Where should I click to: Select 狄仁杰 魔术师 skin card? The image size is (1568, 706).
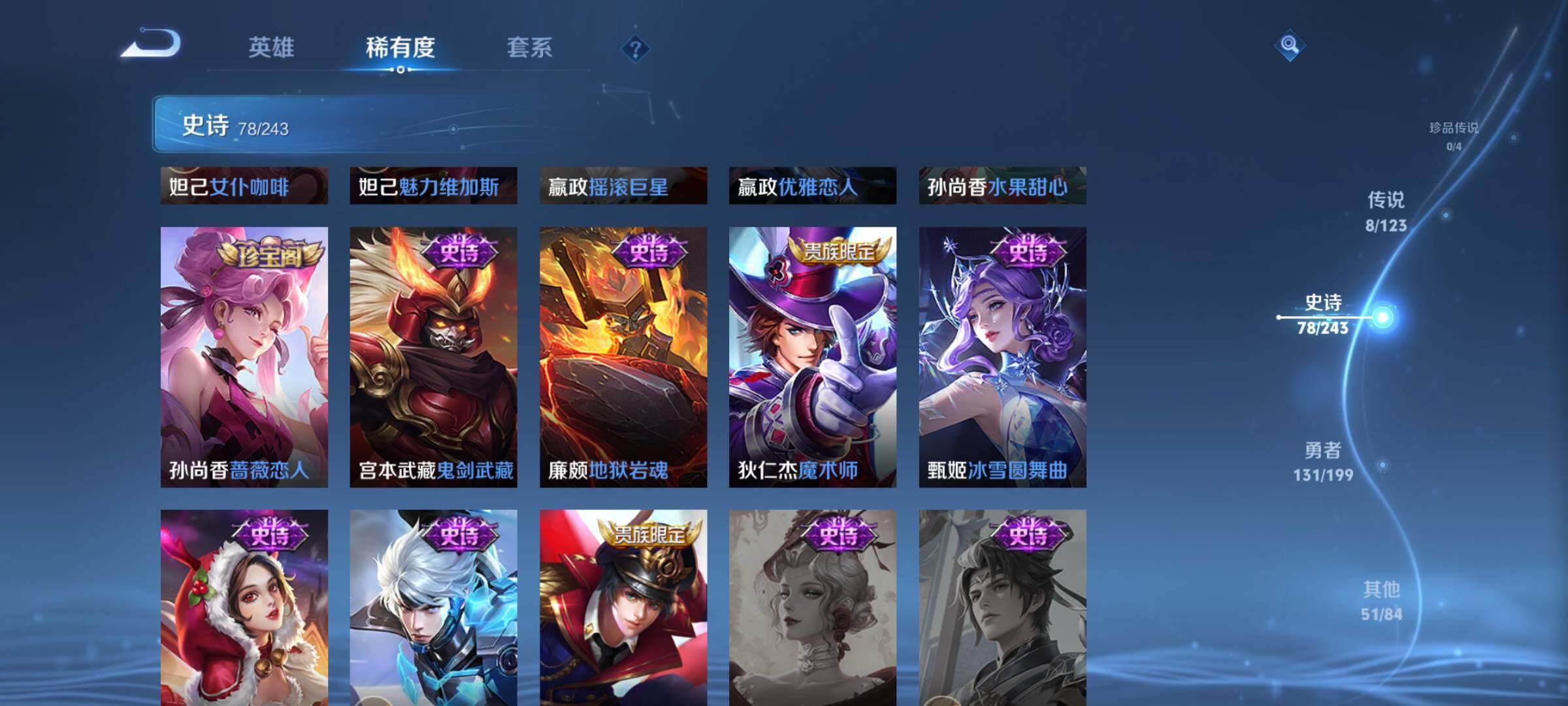[x=813, y=357]
